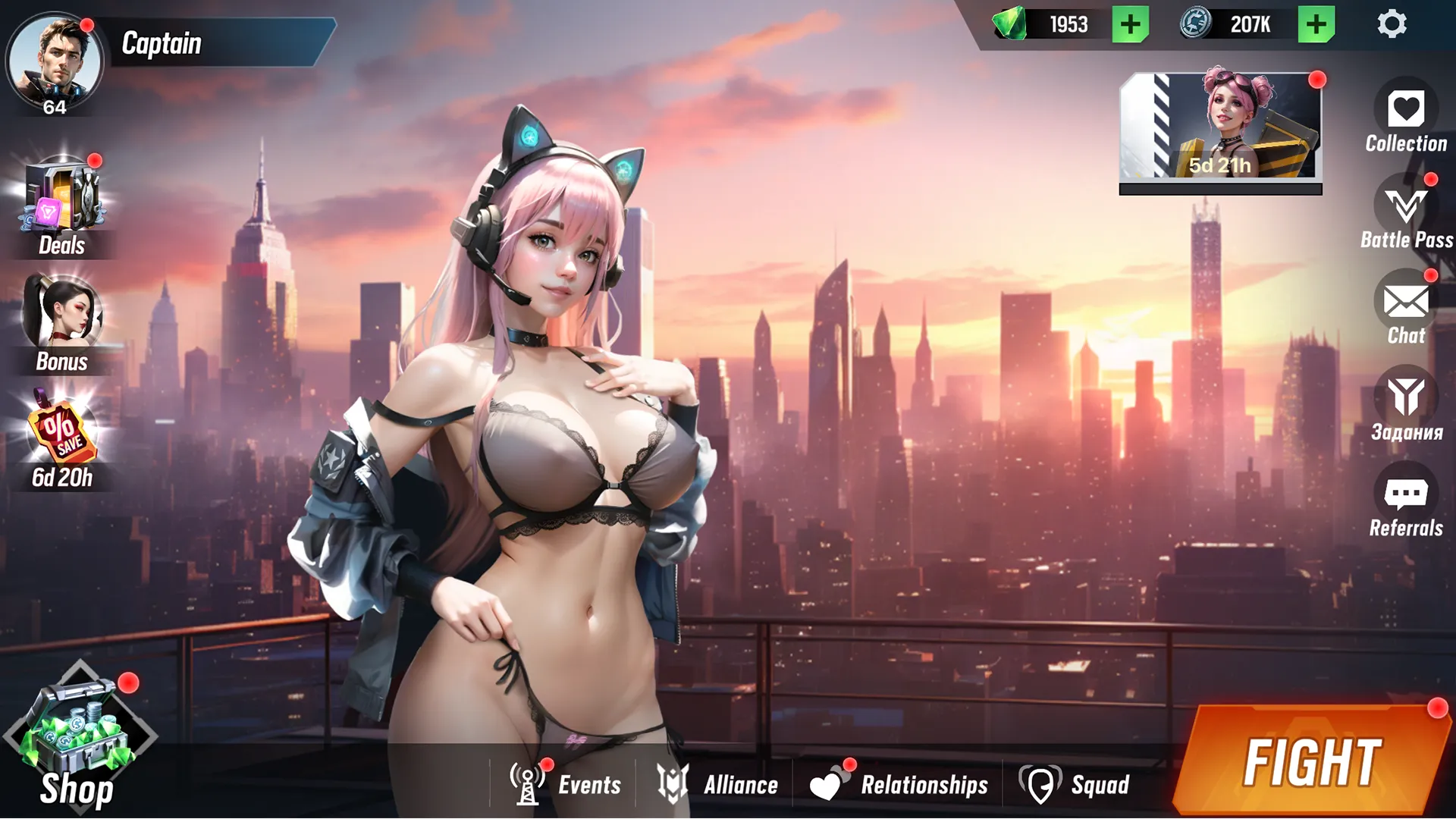Open the Battle Pass

click(1406, 206)
